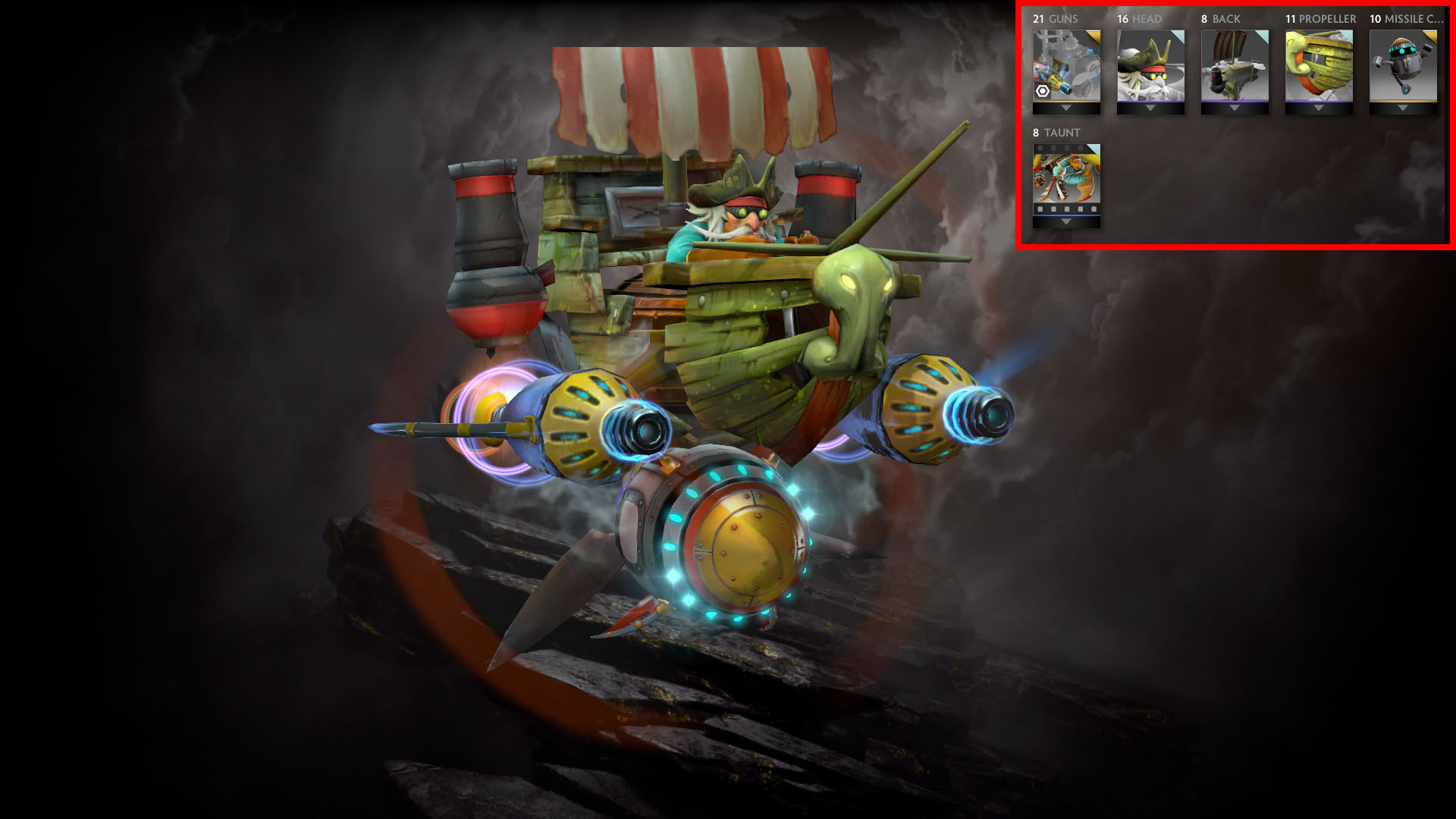Expand the dropdown arrow under the Guns slot
The height and width of the screenshot is (819, 1456).
coord(1066,108)
